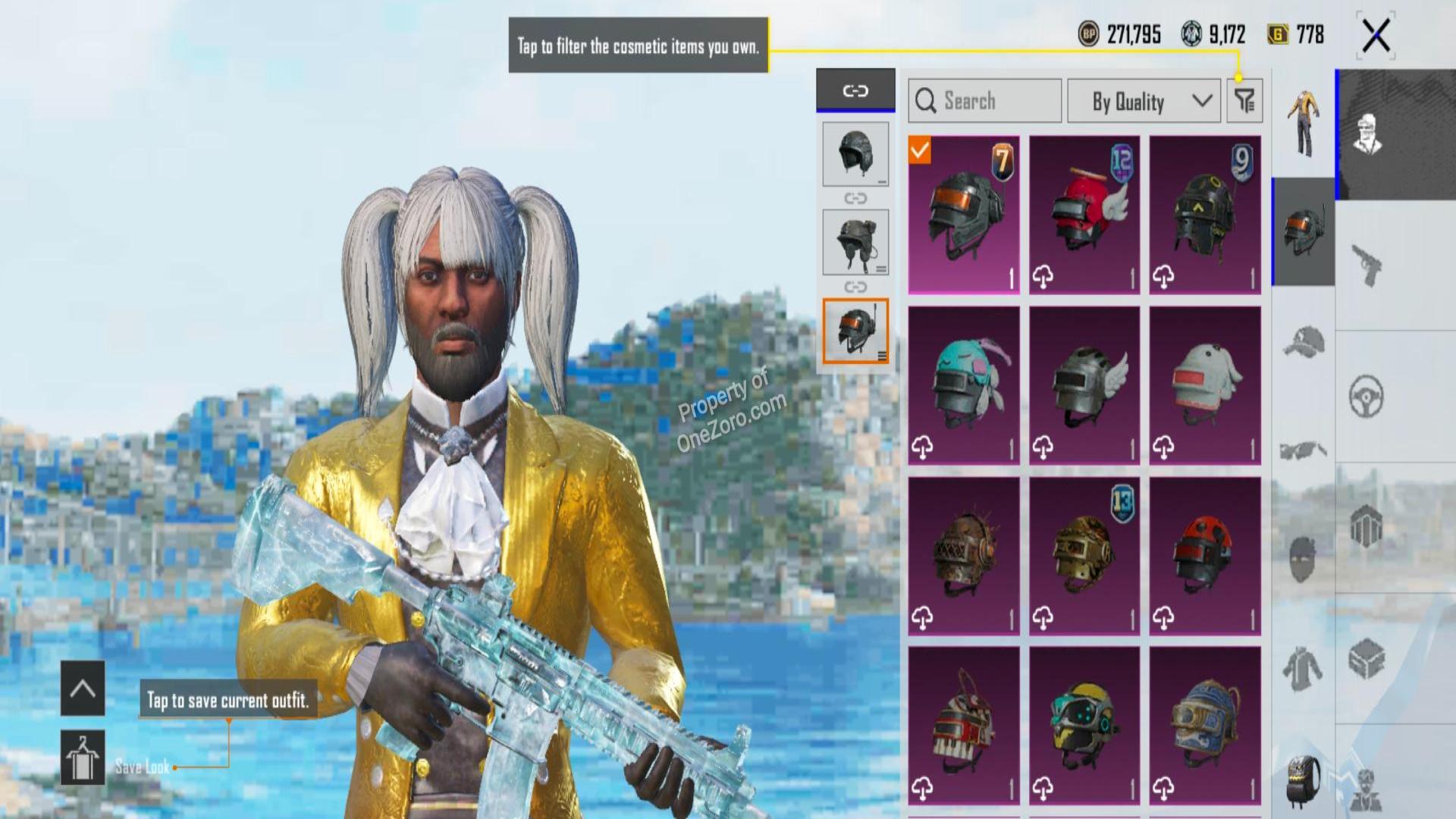The width and height of the screenshot is (1456, 819).
Task: Pick the gold camo helmet with 13 badge
Action: click(x=1084, y=556)
